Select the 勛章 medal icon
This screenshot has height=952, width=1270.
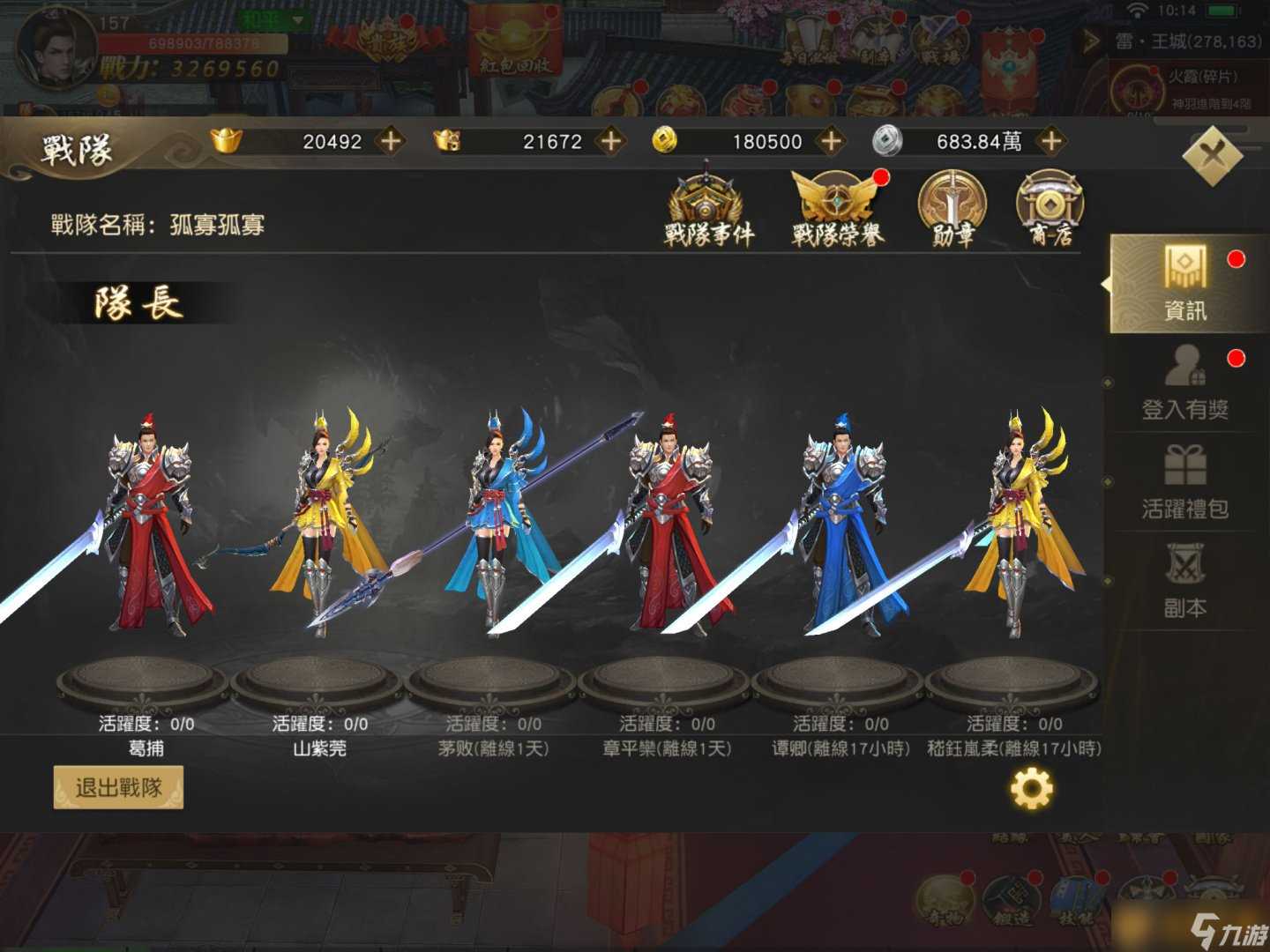(x=951, y=210)
